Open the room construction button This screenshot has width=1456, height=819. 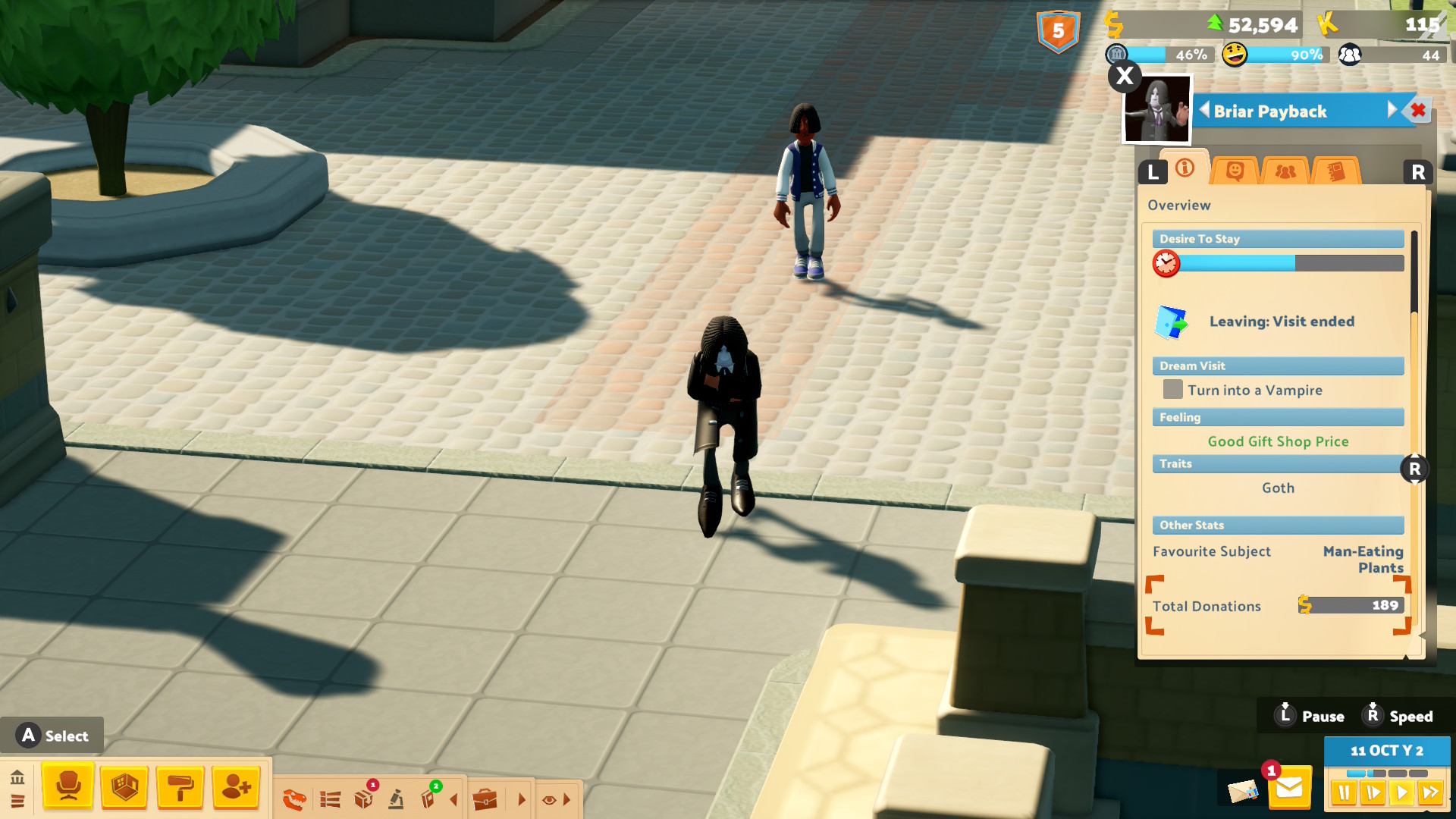click(124, 787)
